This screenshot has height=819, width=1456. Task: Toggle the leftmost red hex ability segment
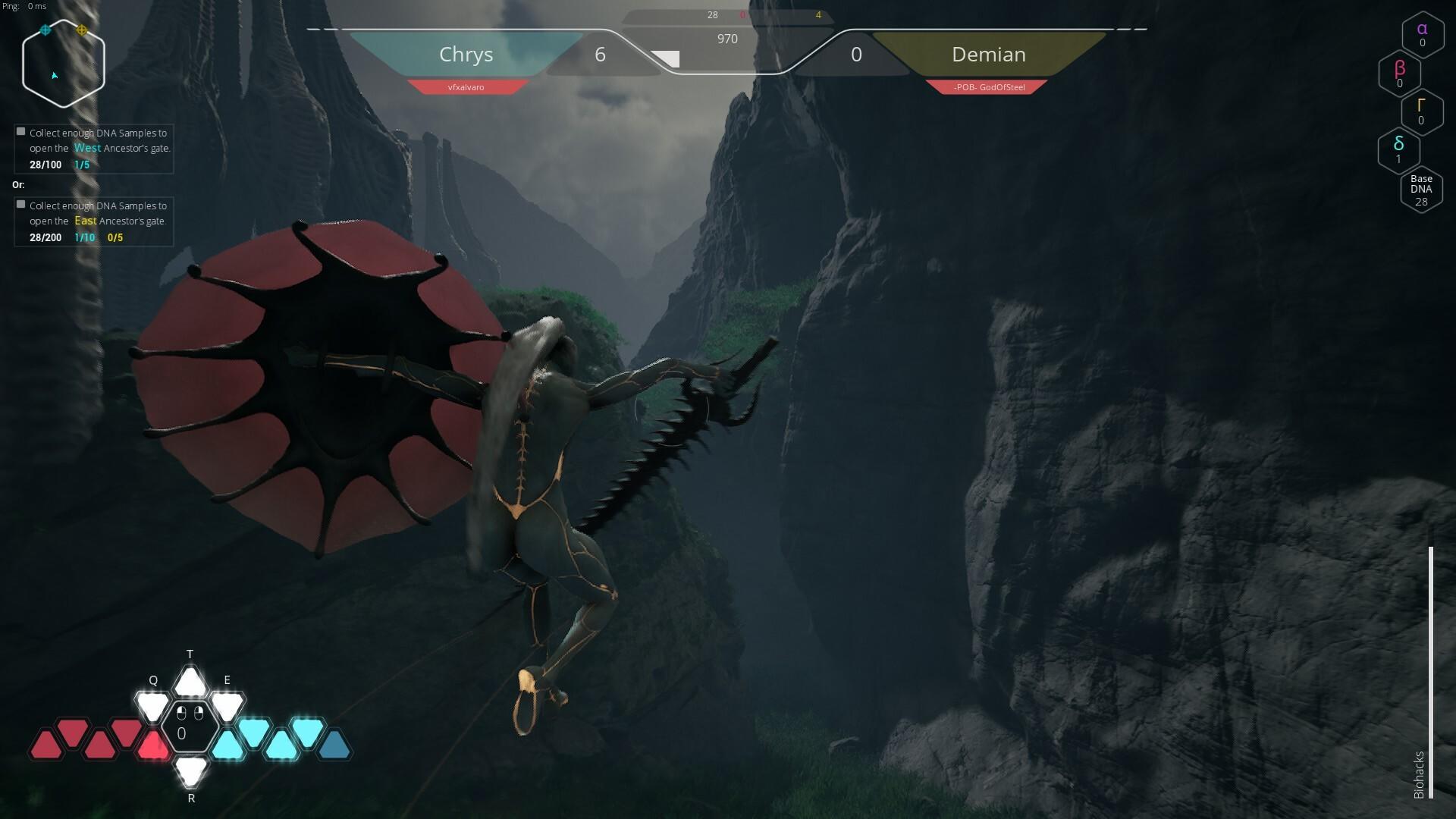click(45, 744)
